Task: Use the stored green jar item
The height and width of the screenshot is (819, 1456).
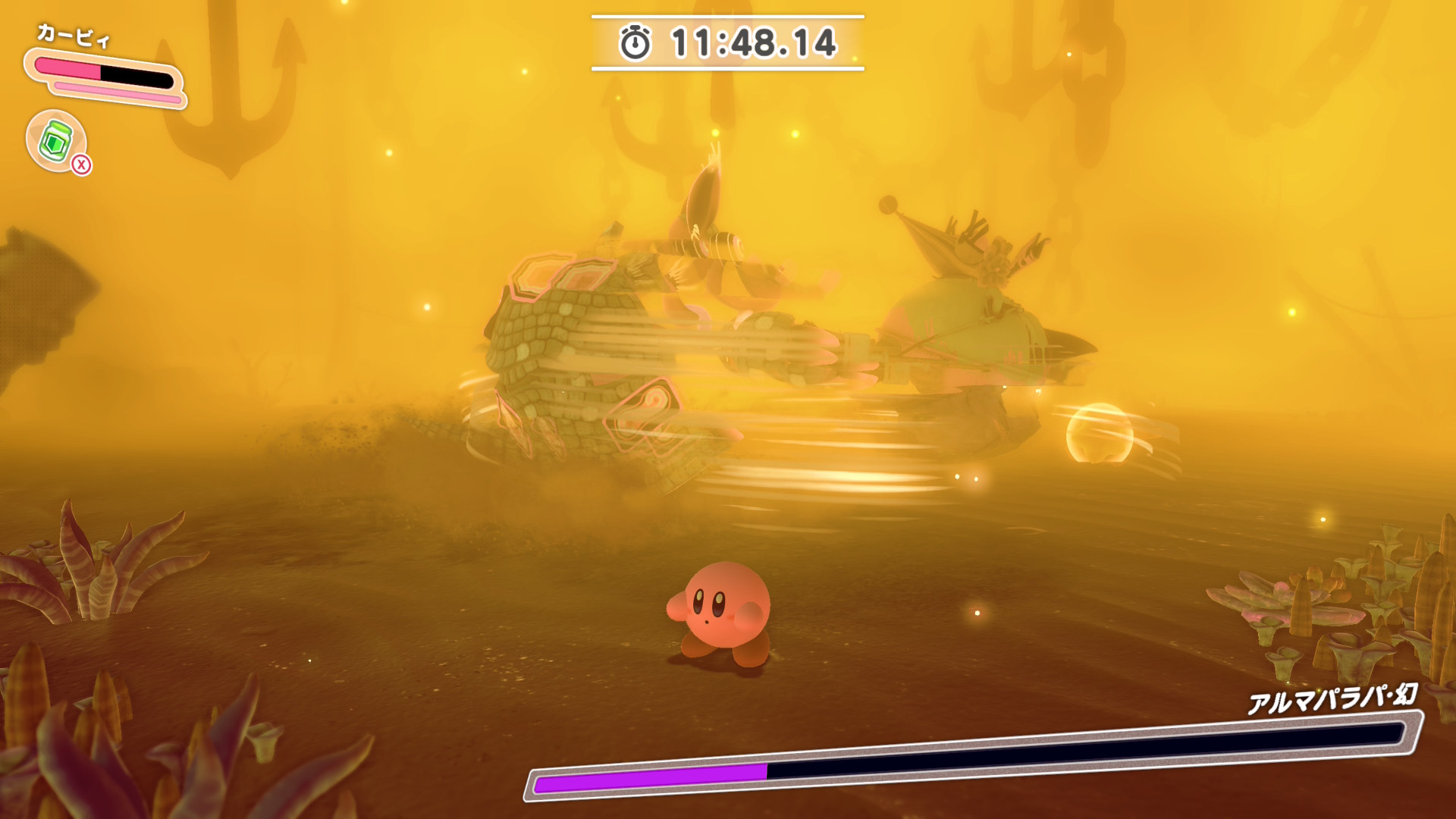Action: 56,141
